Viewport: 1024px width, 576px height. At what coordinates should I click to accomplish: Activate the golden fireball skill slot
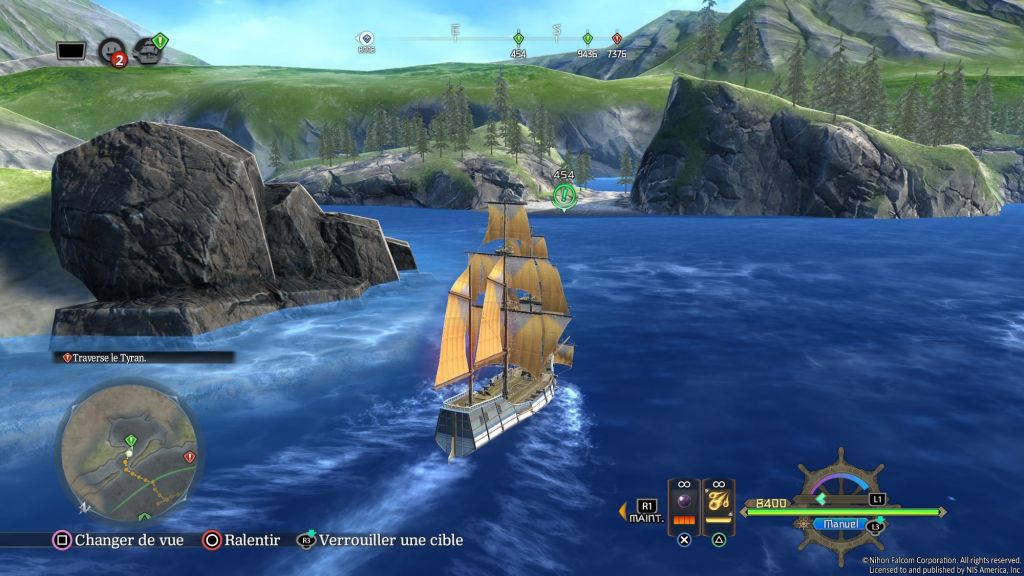[718, 501]
